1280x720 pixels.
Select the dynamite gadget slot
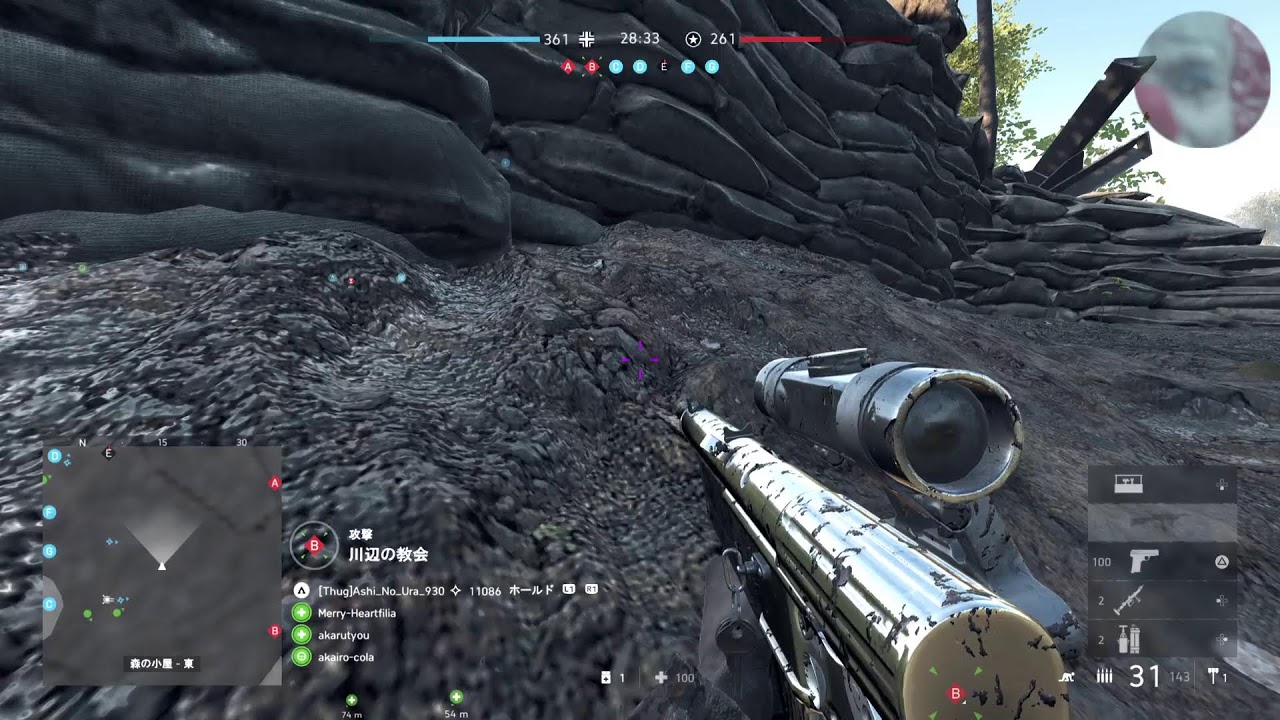point(1162,638)
